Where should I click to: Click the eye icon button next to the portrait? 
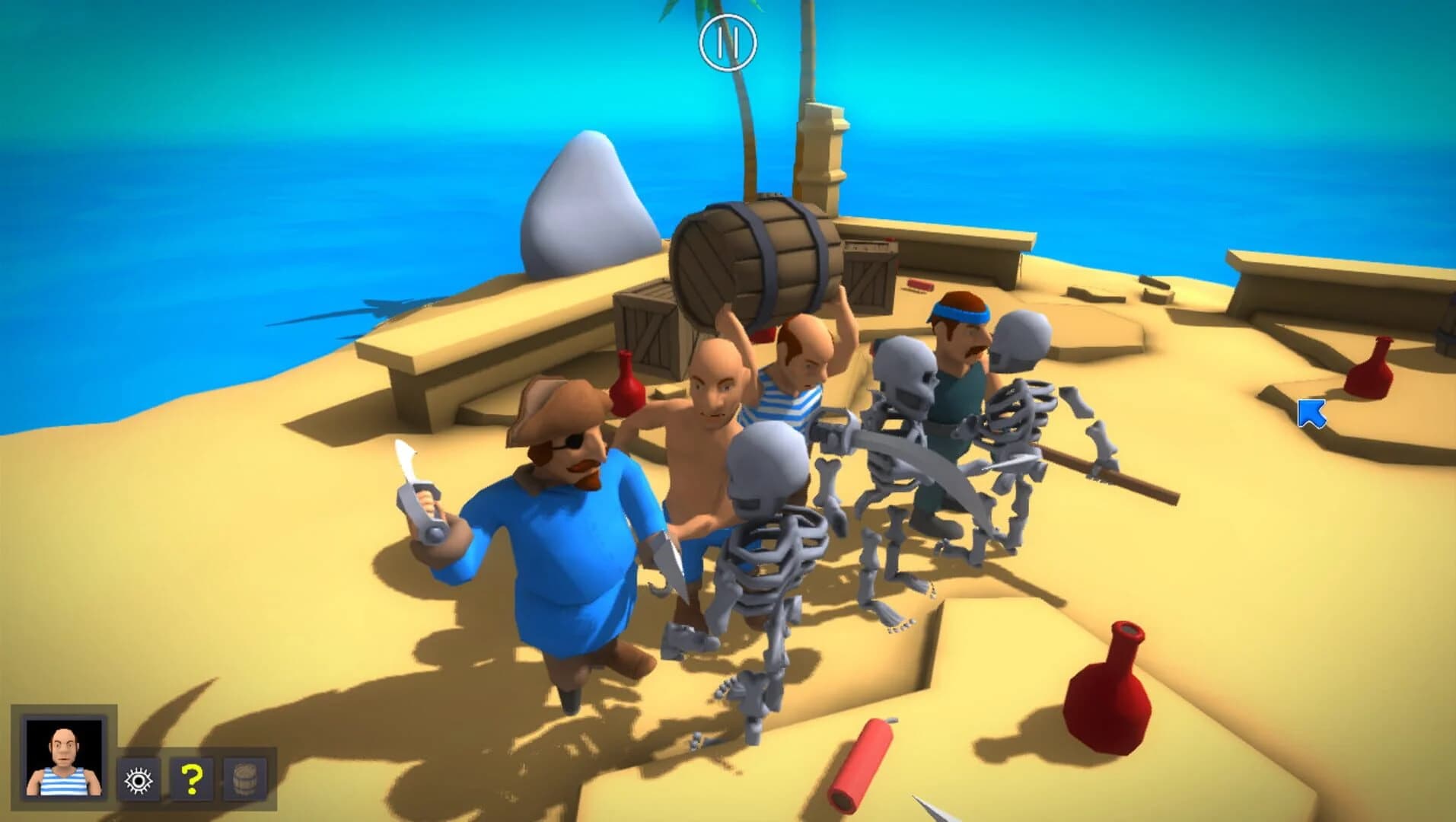coord(137,779)
